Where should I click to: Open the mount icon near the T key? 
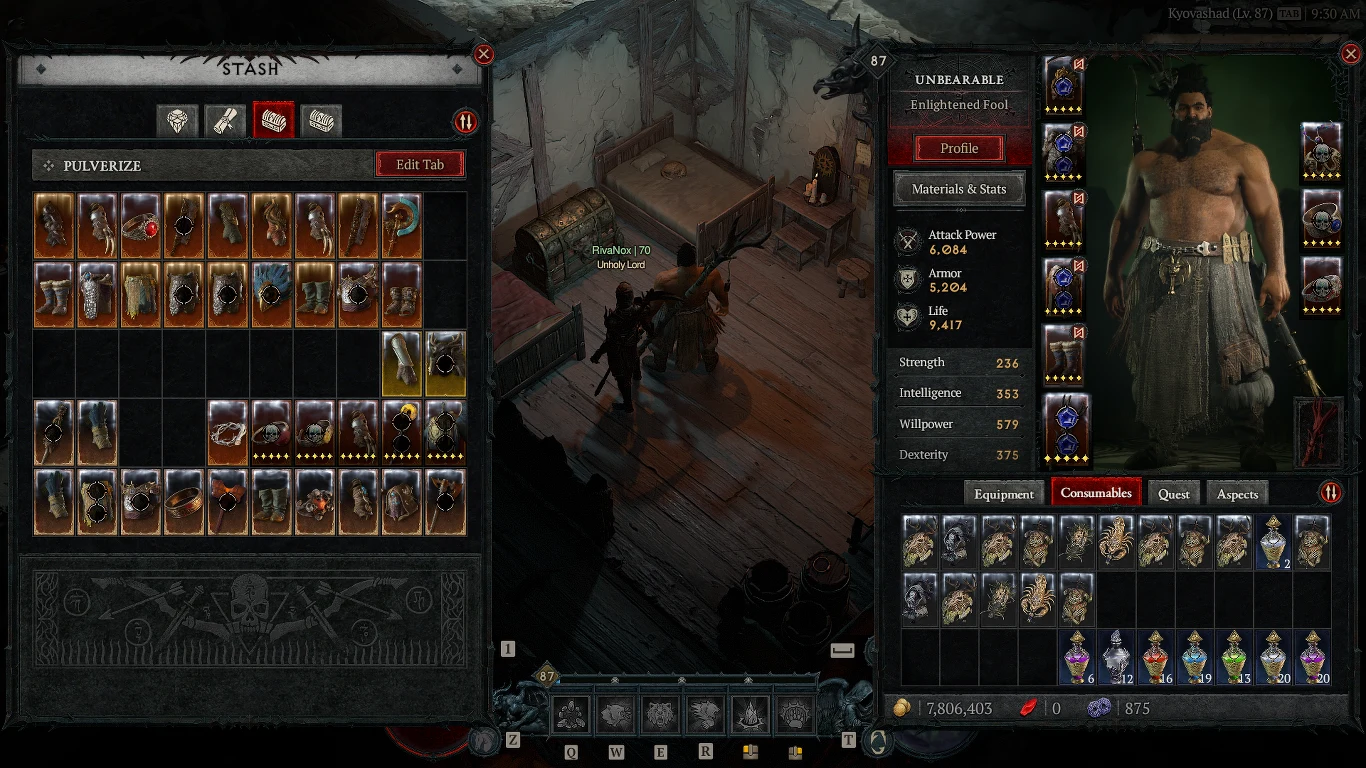pos(877,742)
